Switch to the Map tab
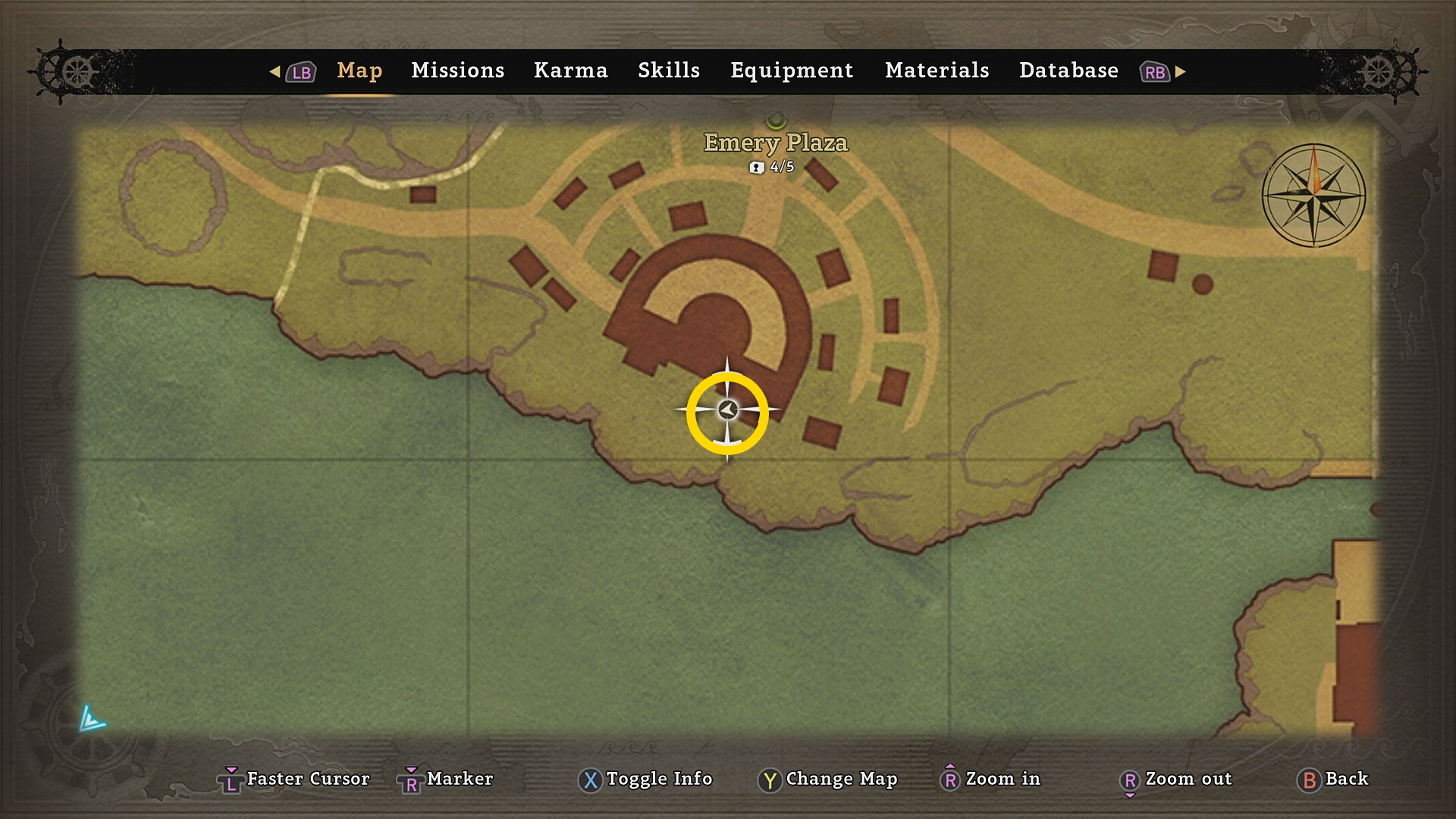Image resolution: width=1456 pixels, height=819 pixels. [x=359, y=71]
